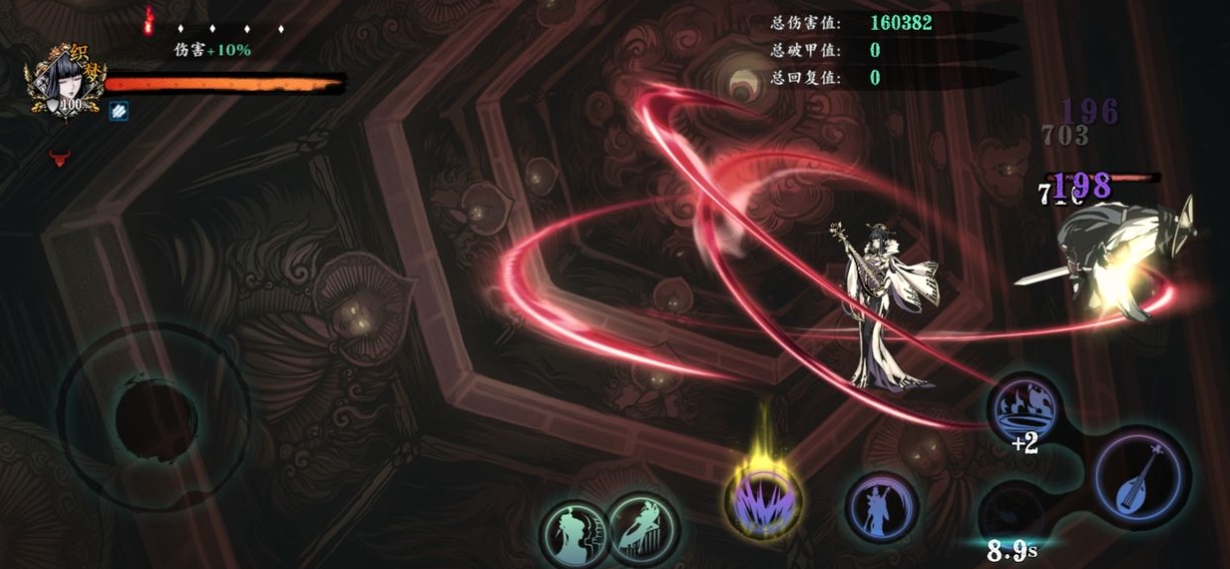Inspect the blue slash buff icon

[x=119, y=111]
